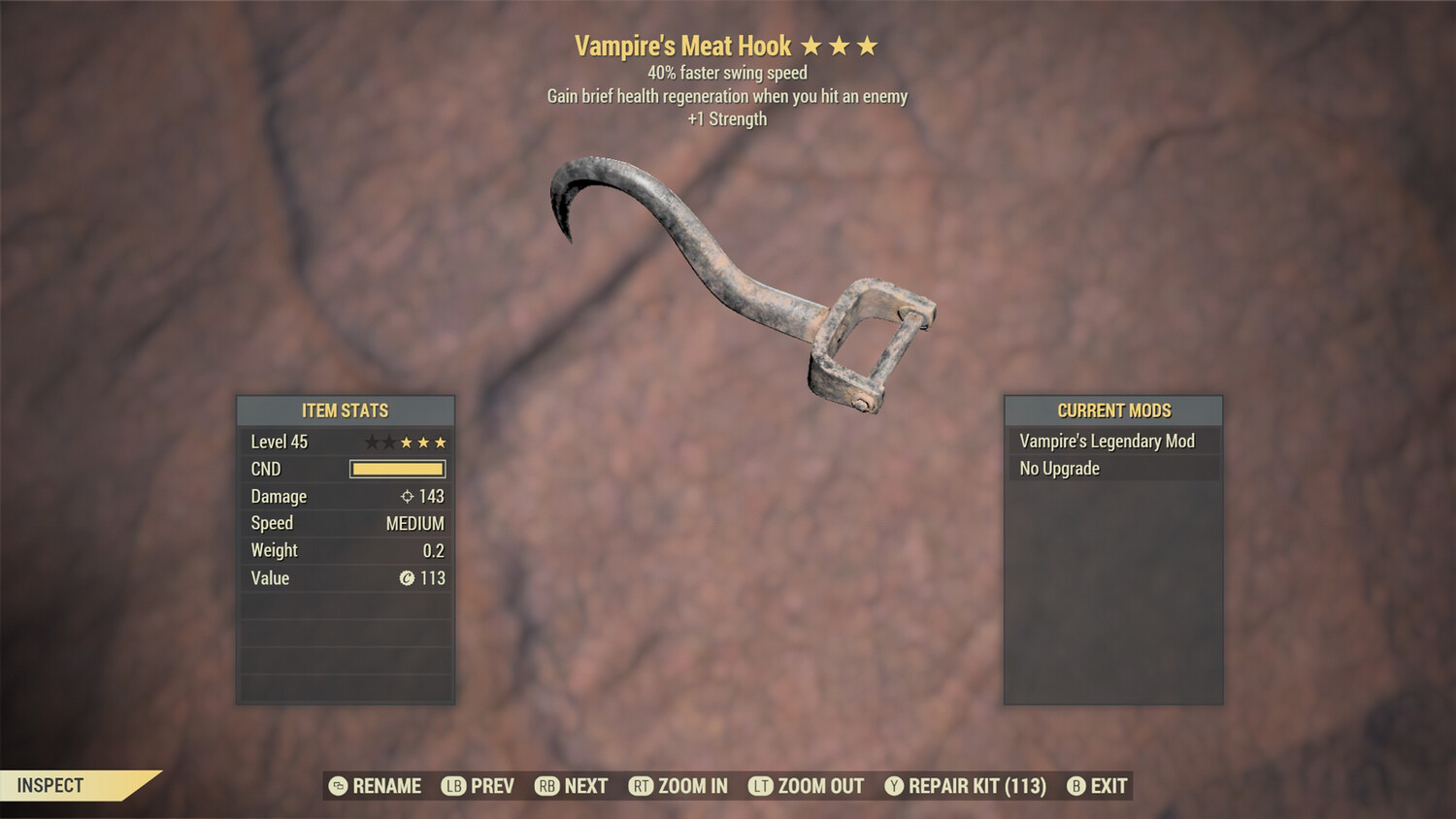Select the No Upgrade mod row

1112,469
